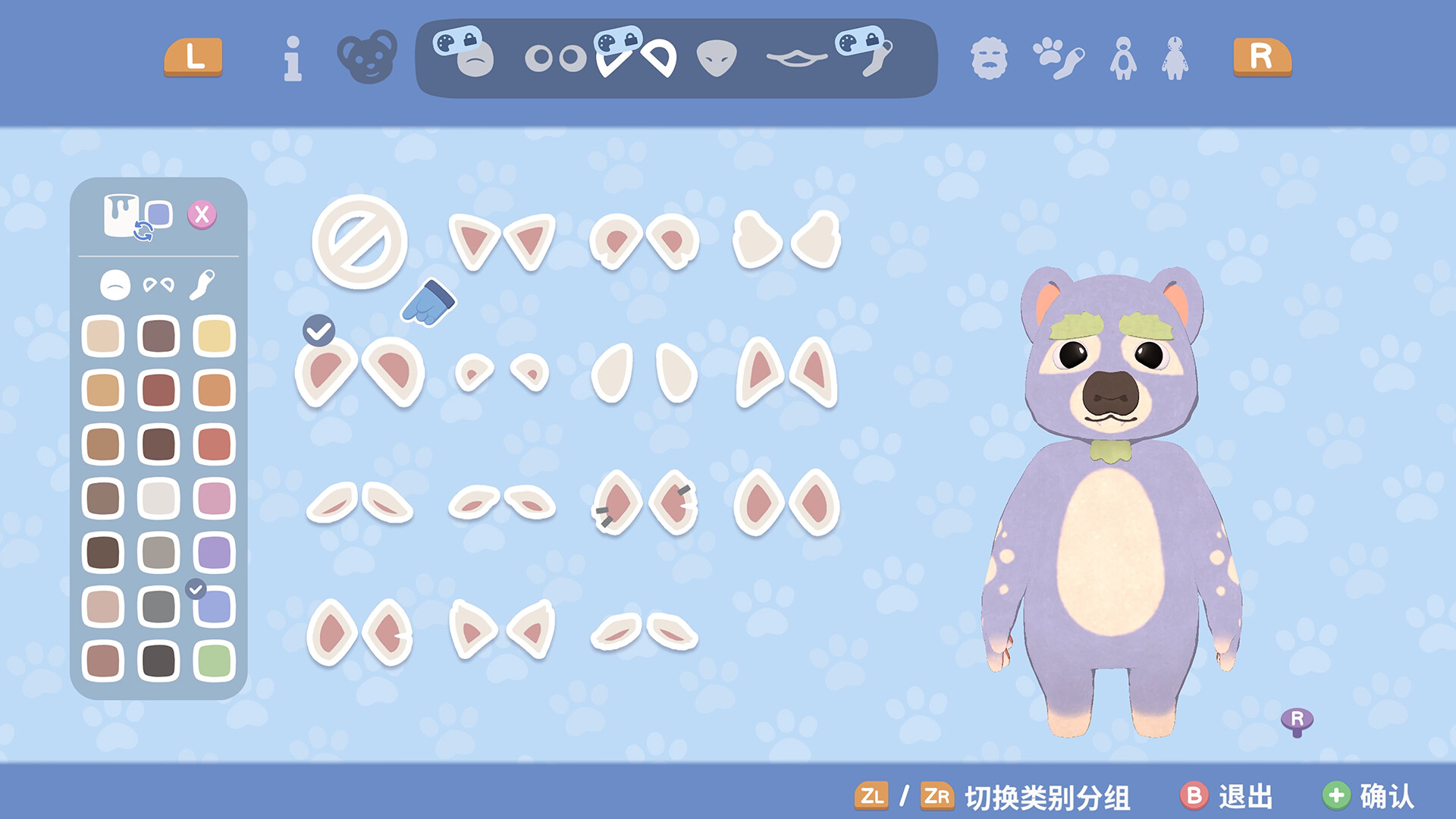The height and width of the screenshot is (819, 1456).
Task: Click the paint bucket color swap icon
Action: [121, 215]
